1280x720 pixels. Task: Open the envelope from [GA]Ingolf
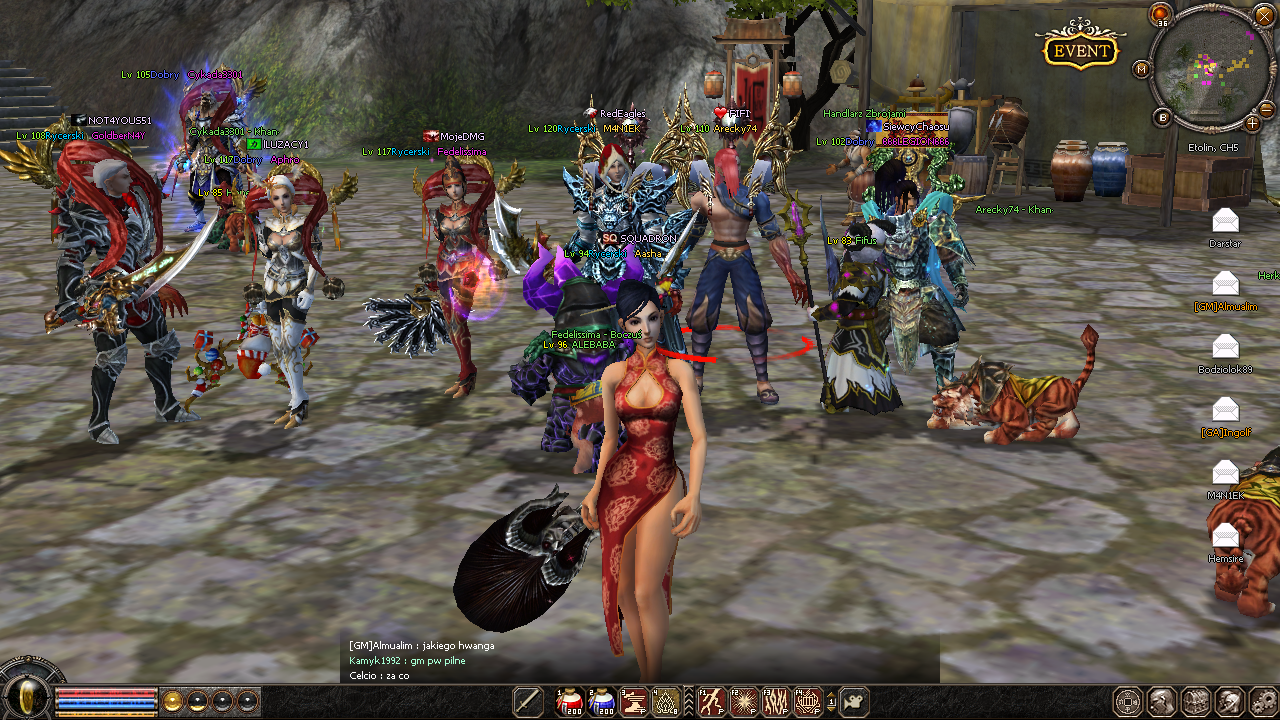pyautogui.click(x=1225, y=409)
